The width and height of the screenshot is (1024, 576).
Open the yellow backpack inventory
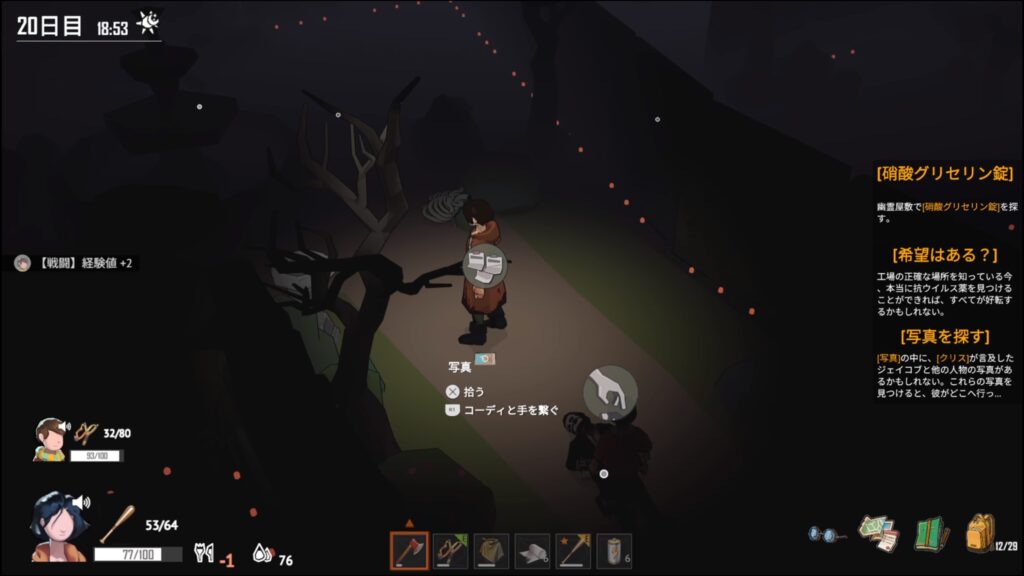[x=980, y=533]
